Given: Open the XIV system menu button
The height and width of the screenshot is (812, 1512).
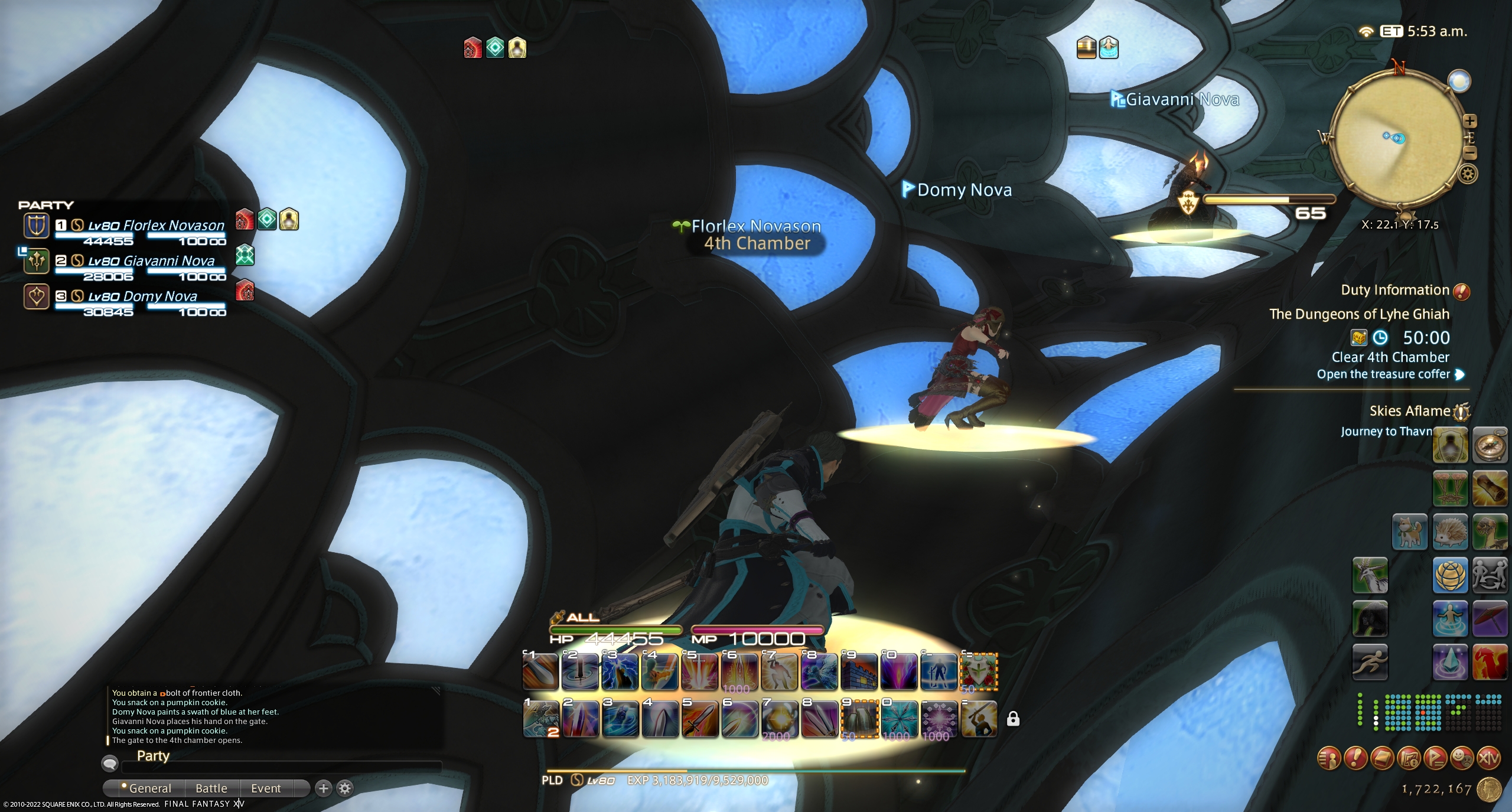Looking at the screenshot, I should 1488,758.
